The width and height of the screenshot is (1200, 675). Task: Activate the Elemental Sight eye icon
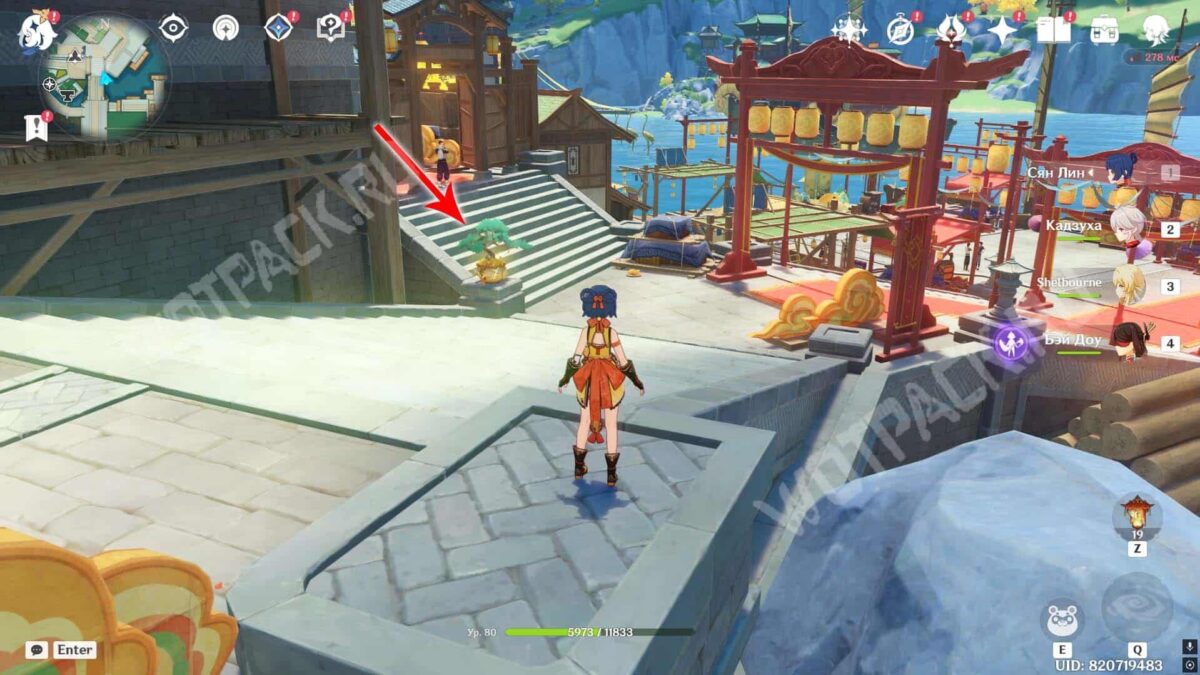click(174, 28)
